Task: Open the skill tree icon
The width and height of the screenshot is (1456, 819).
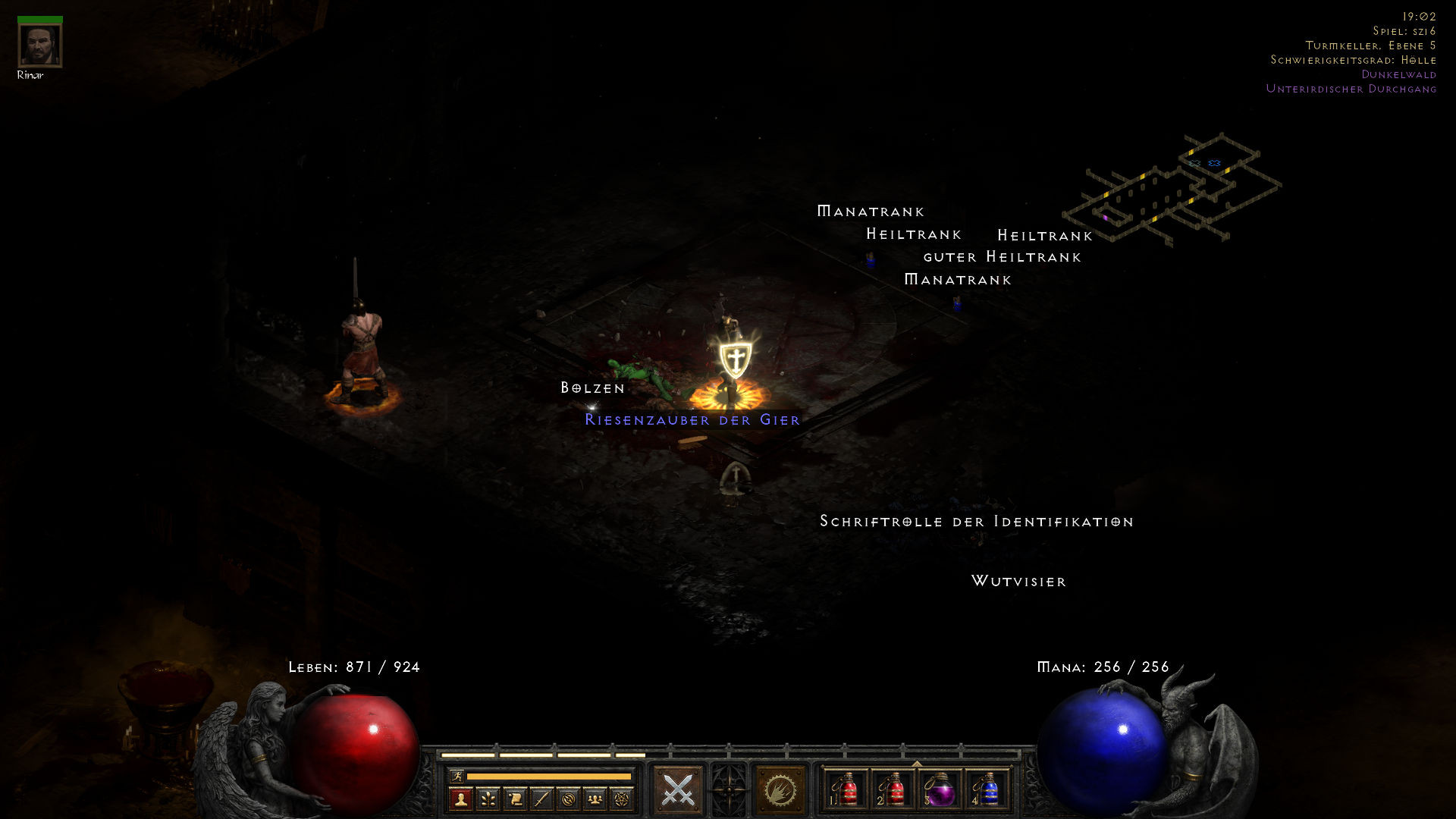Action: point(488,800)
